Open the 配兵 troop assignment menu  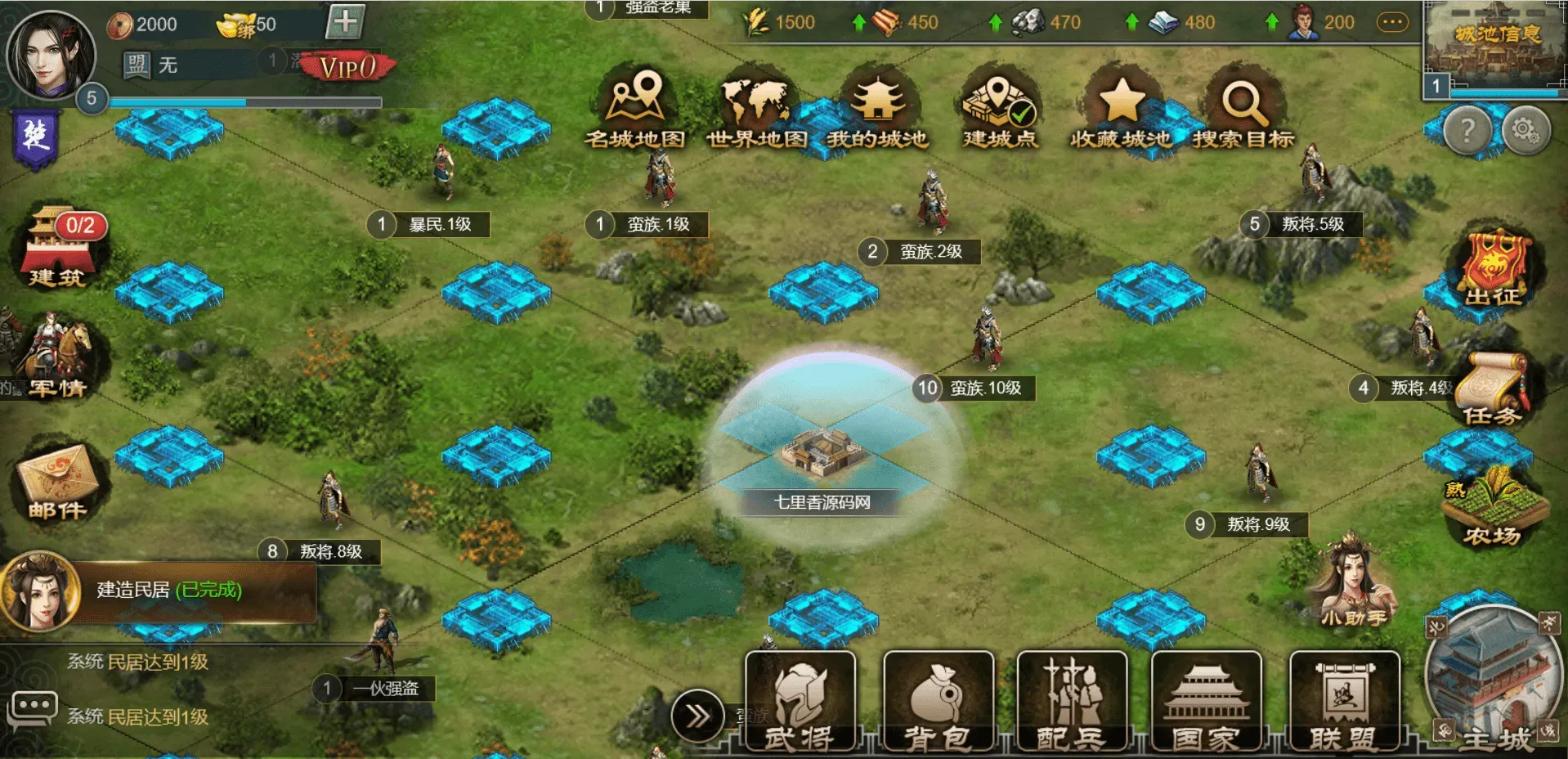pyautogui.click(x=1072, y=702)
